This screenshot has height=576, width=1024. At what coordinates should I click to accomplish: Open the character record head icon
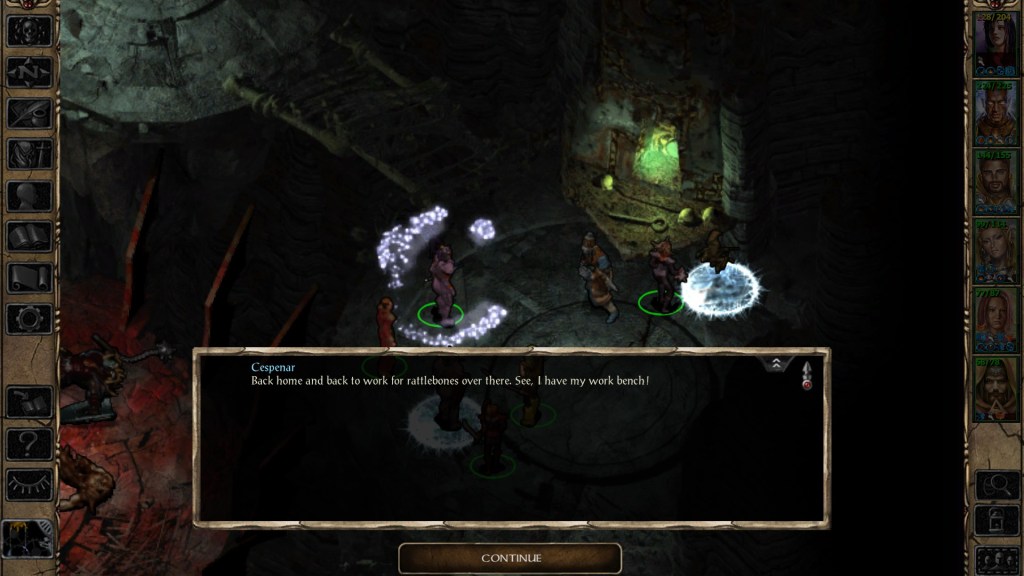pyautogui.click(x=29, y=196)
